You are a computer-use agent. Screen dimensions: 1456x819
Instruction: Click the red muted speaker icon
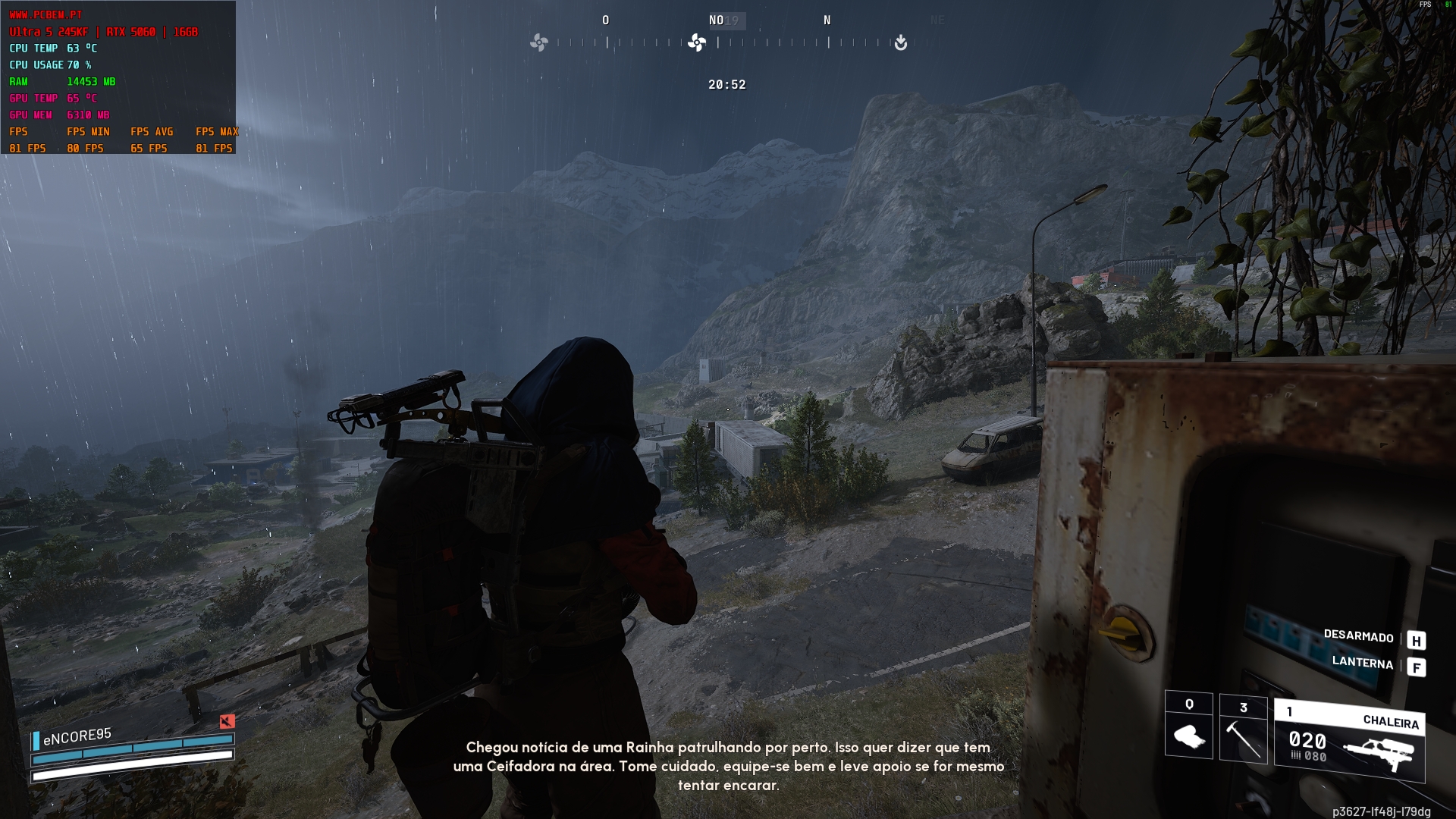pyautogui.click(x=227, y=721)
